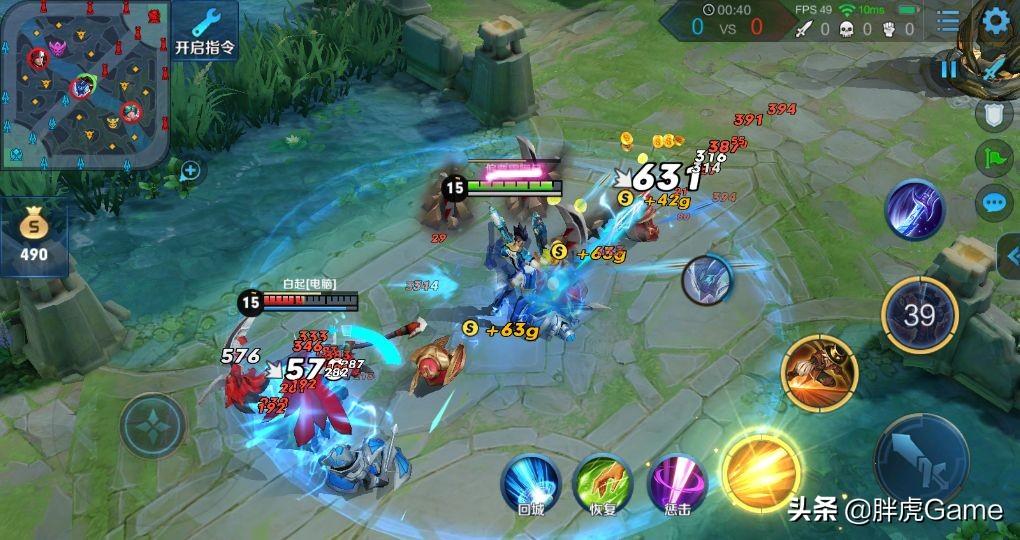Tap the white shield signal button
1020x540 pixels.
[993, 116]
